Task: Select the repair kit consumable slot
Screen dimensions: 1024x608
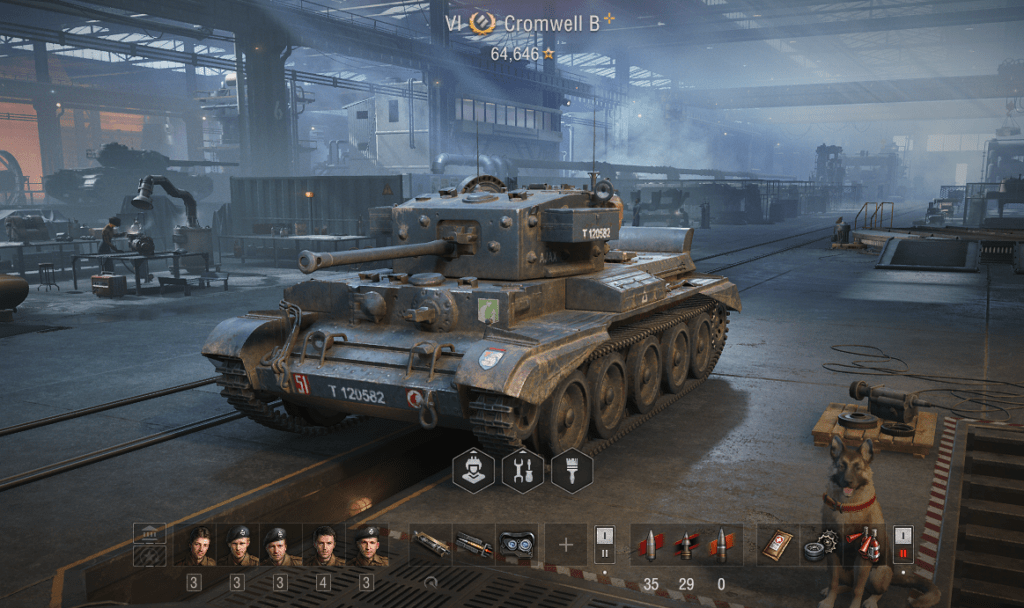Action: (818, 545)
